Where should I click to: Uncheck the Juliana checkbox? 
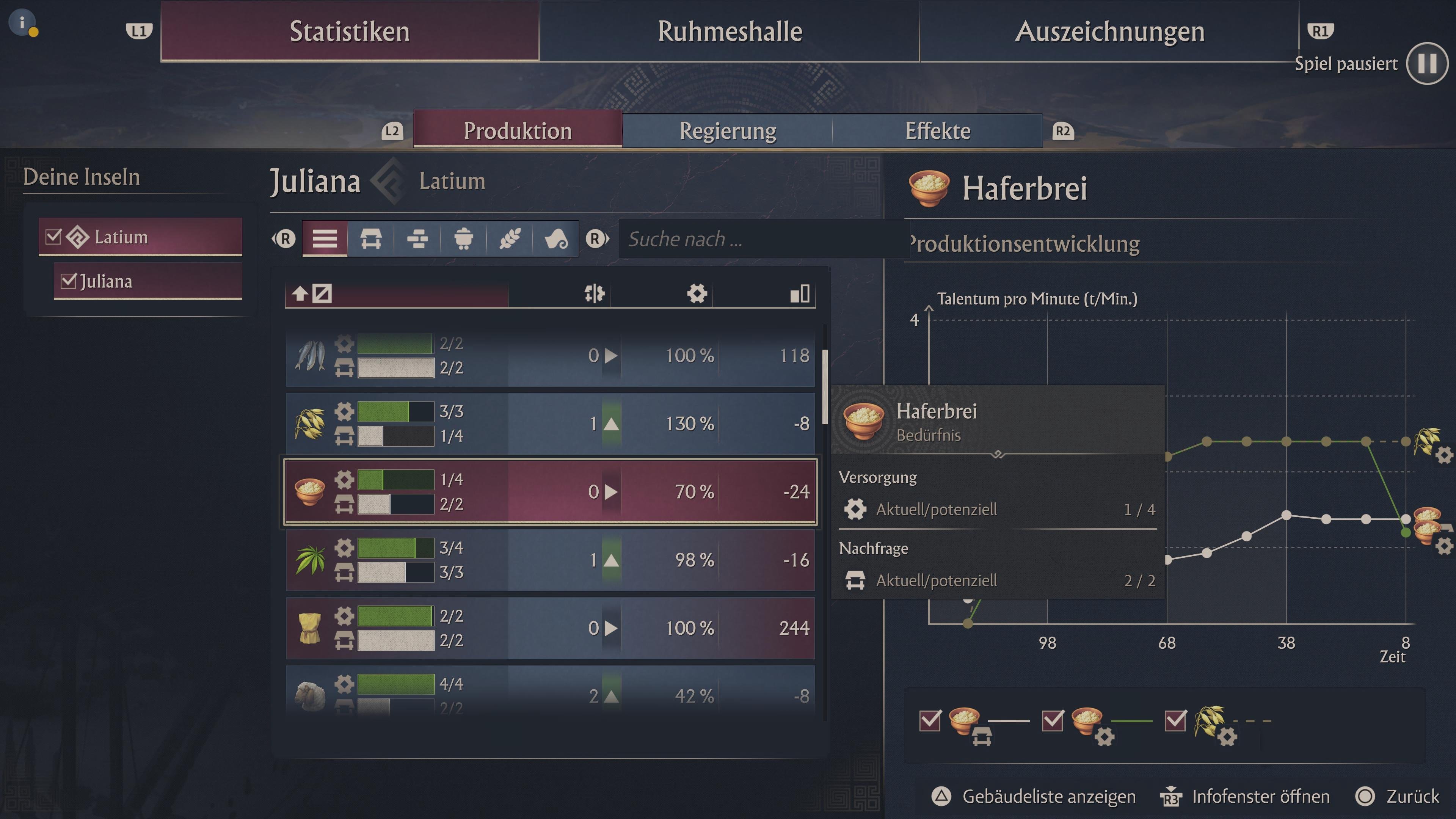[69, 280]
